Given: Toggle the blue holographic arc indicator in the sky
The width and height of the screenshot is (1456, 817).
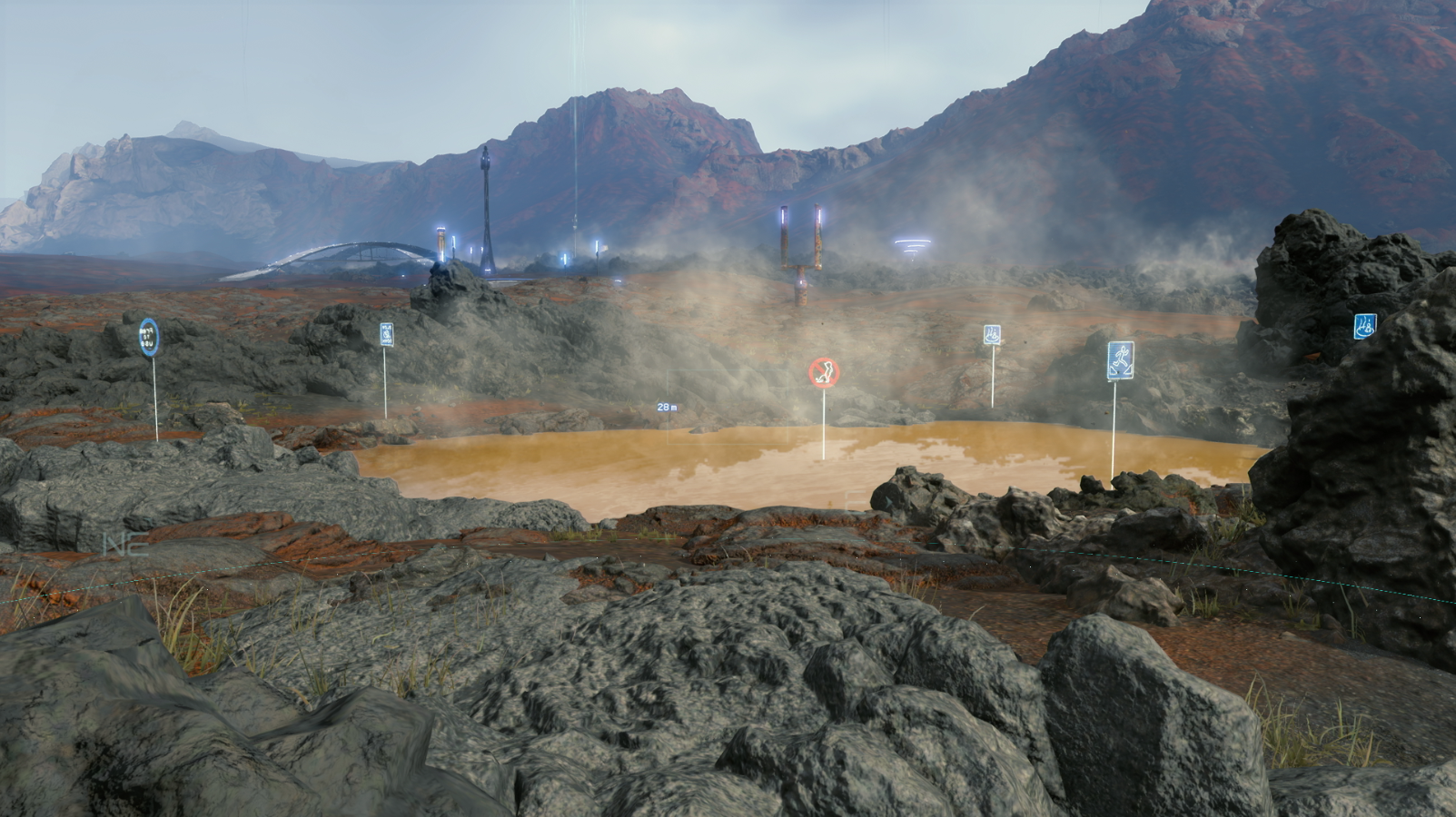Looking at the screenshot, I should [913, 243].
